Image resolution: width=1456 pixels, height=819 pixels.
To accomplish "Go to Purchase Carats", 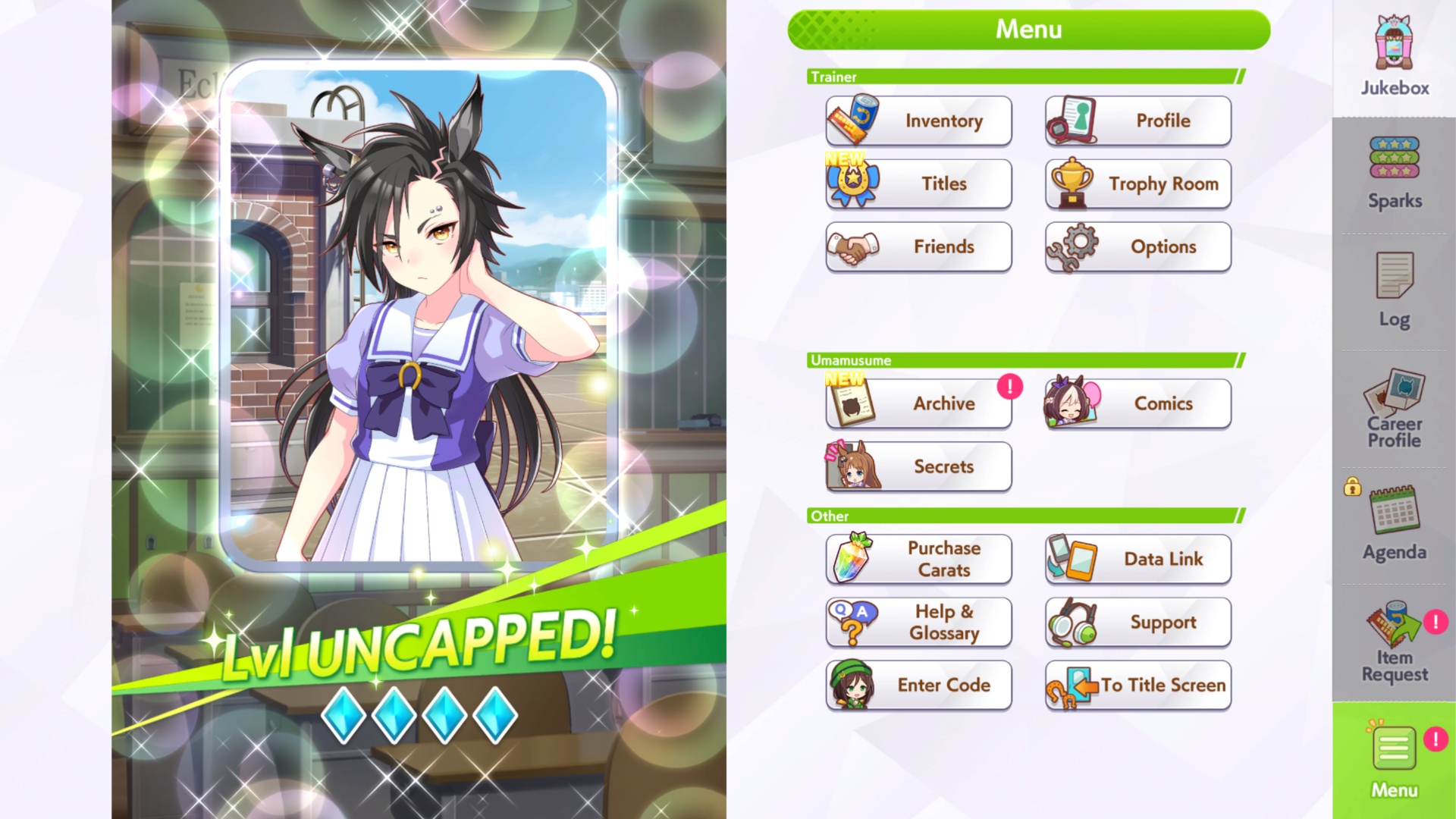I will point(918,559).
